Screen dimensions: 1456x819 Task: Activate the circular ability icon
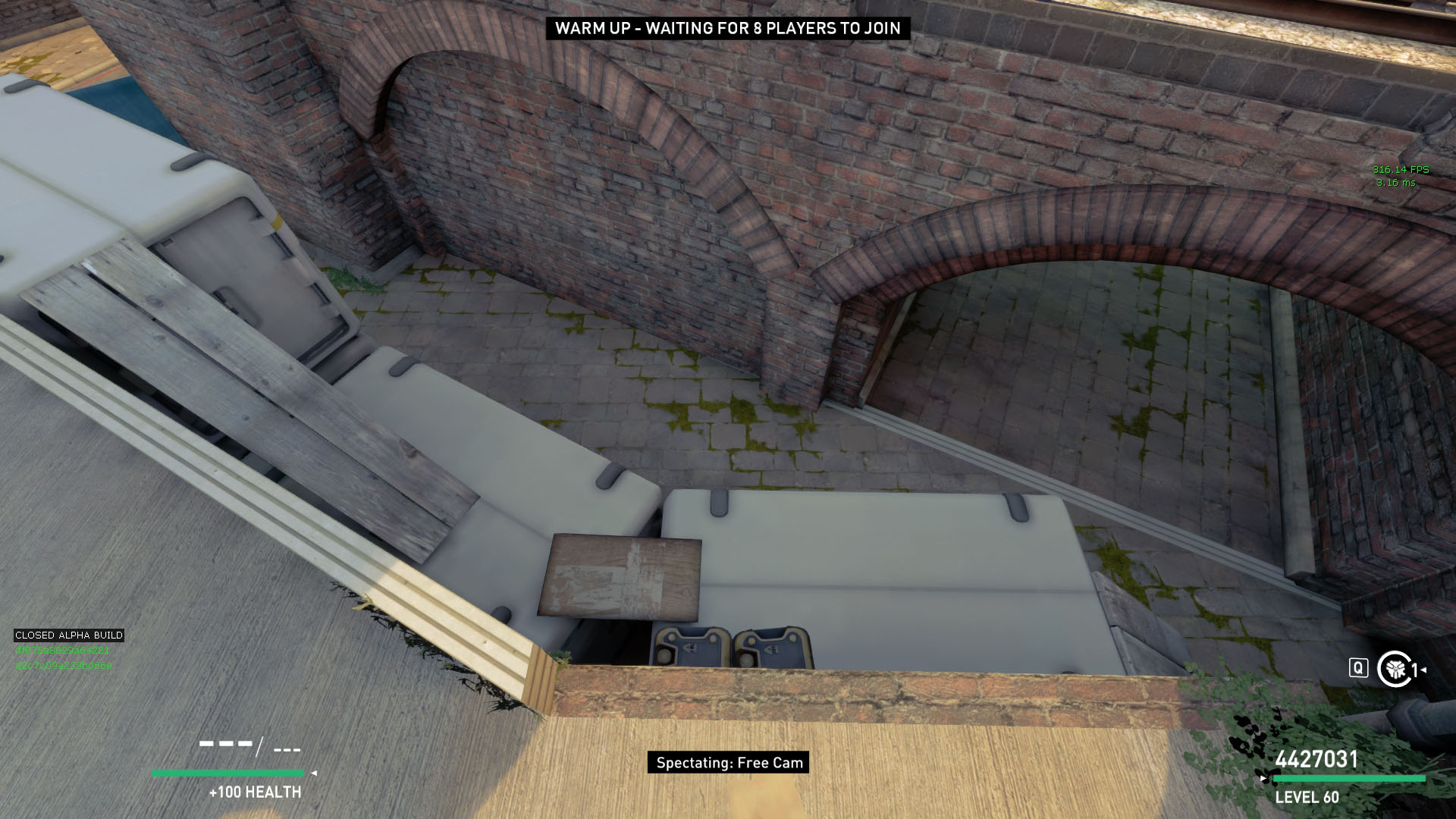click(x=1393, y=669)
